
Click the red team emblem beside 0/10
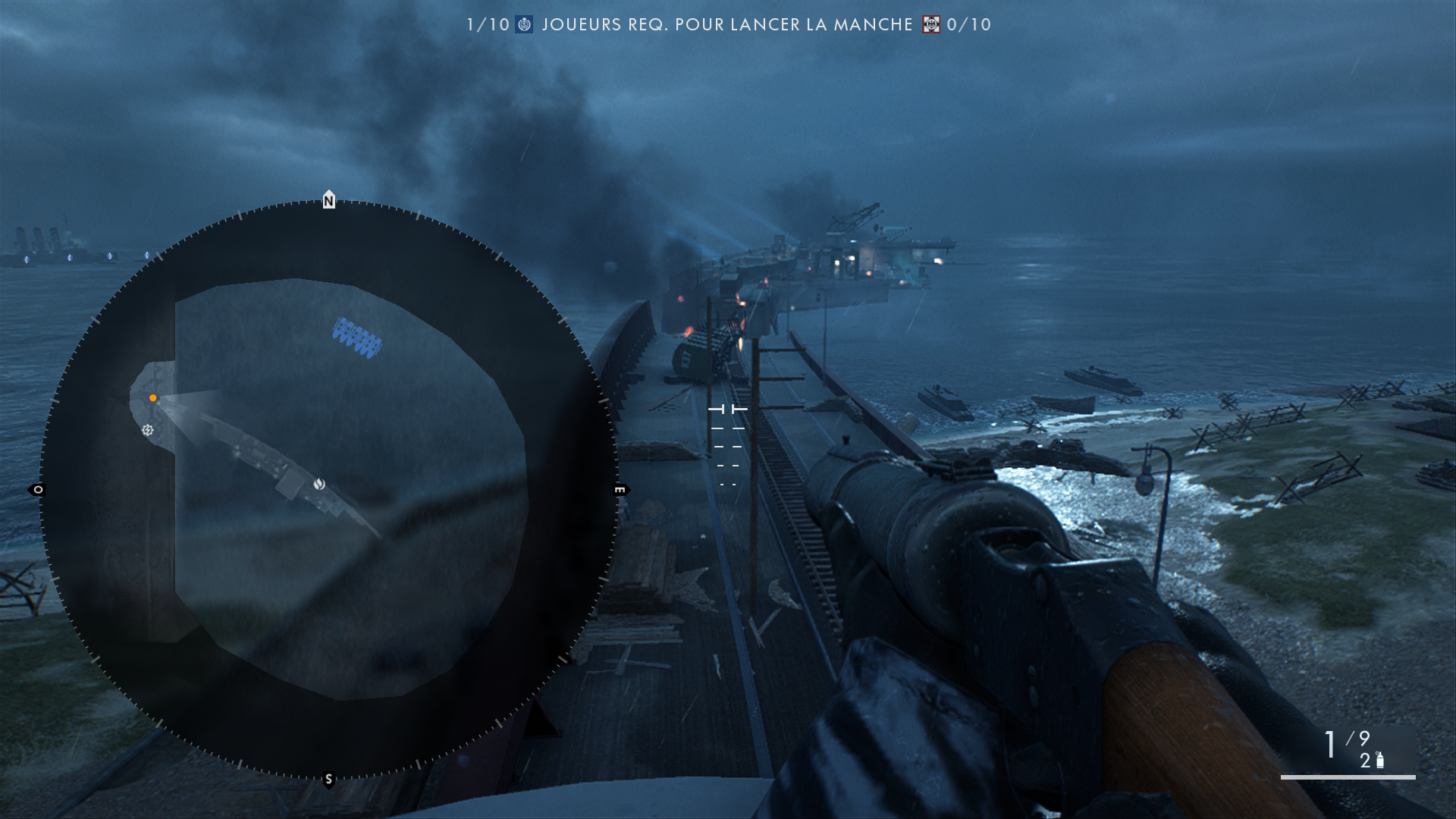930,25
